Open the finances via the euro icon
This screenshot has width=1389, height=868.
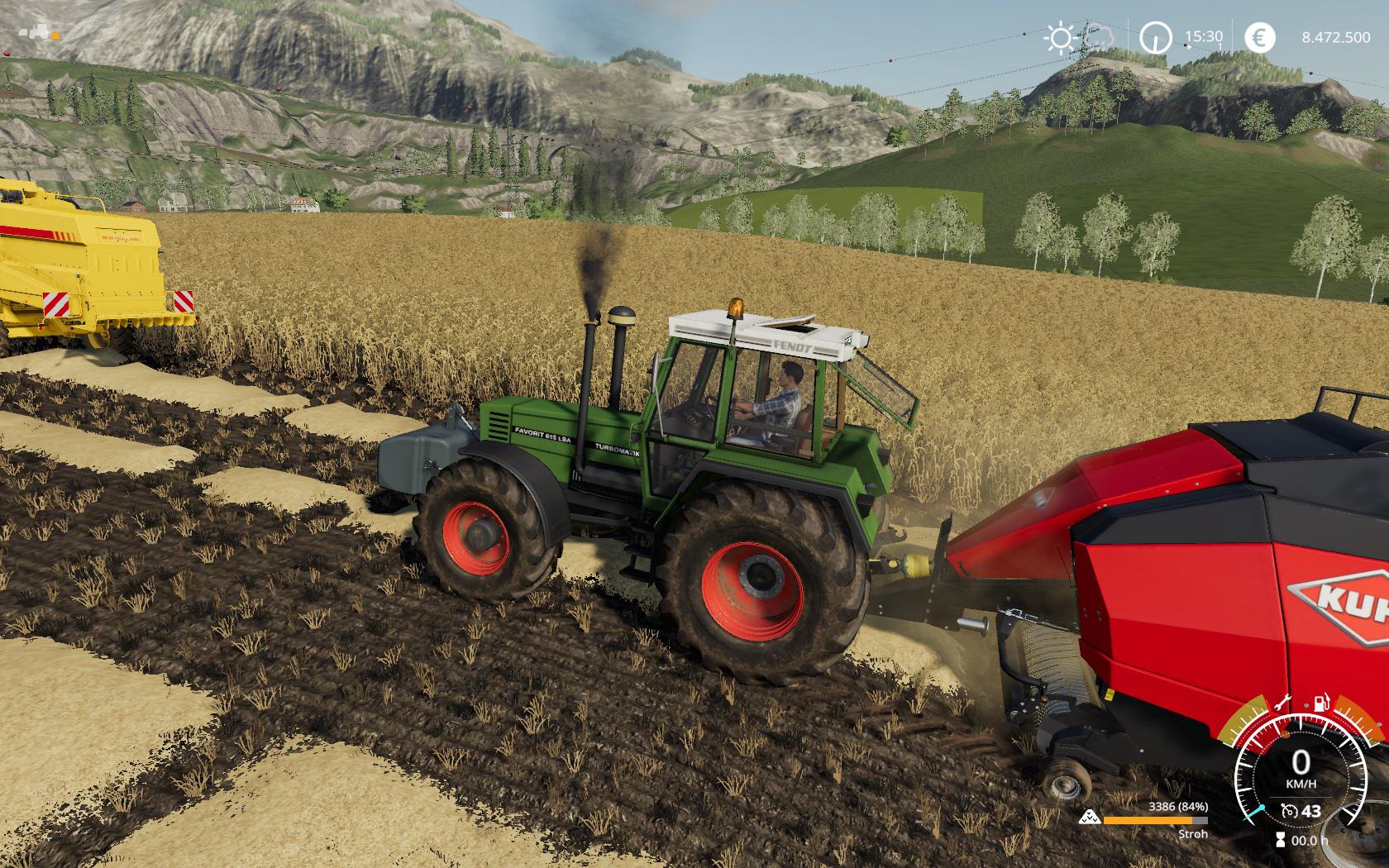point(1259,37)
